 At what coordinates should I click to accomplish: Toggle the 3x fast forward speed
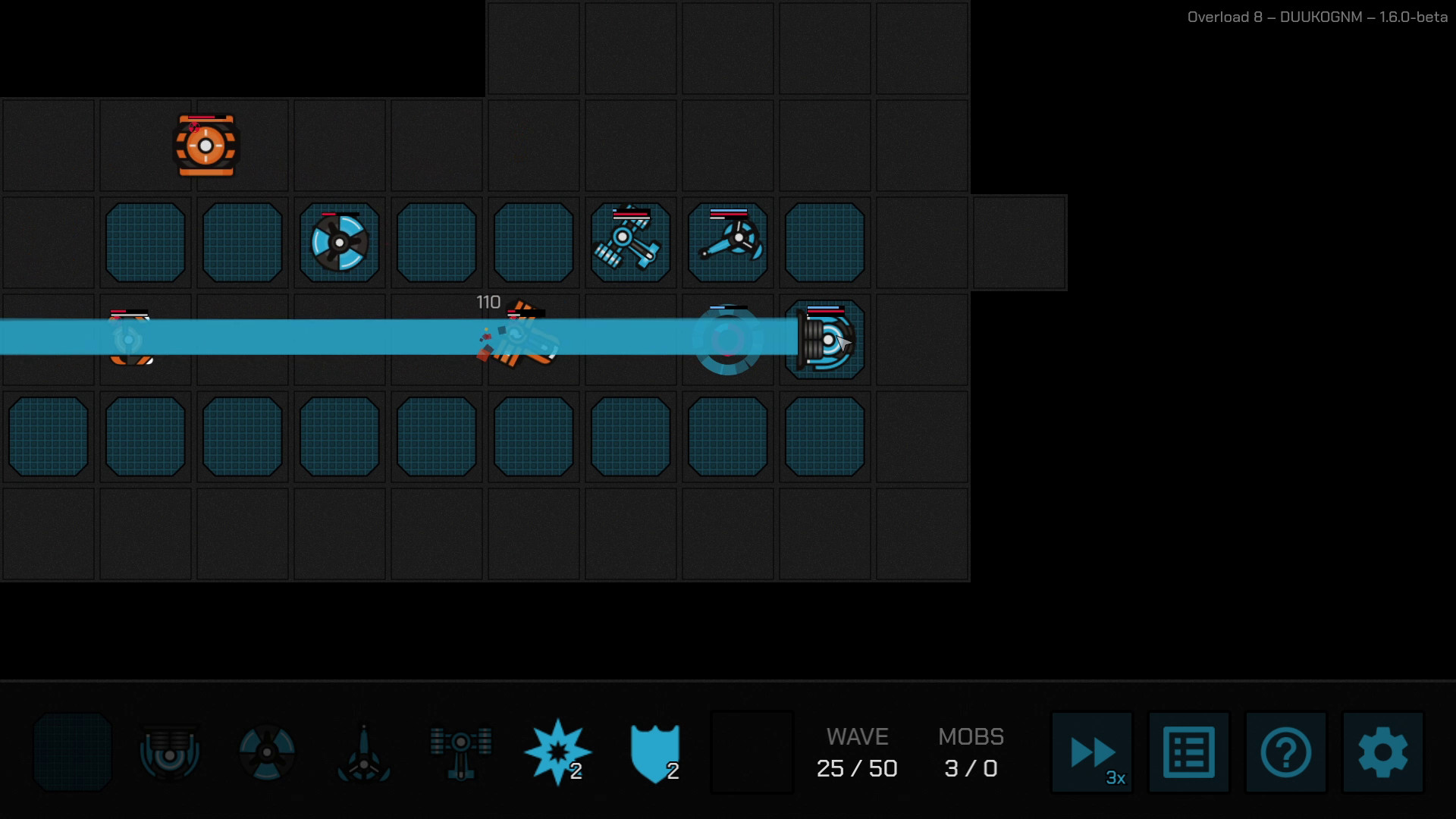(1092, 753)
